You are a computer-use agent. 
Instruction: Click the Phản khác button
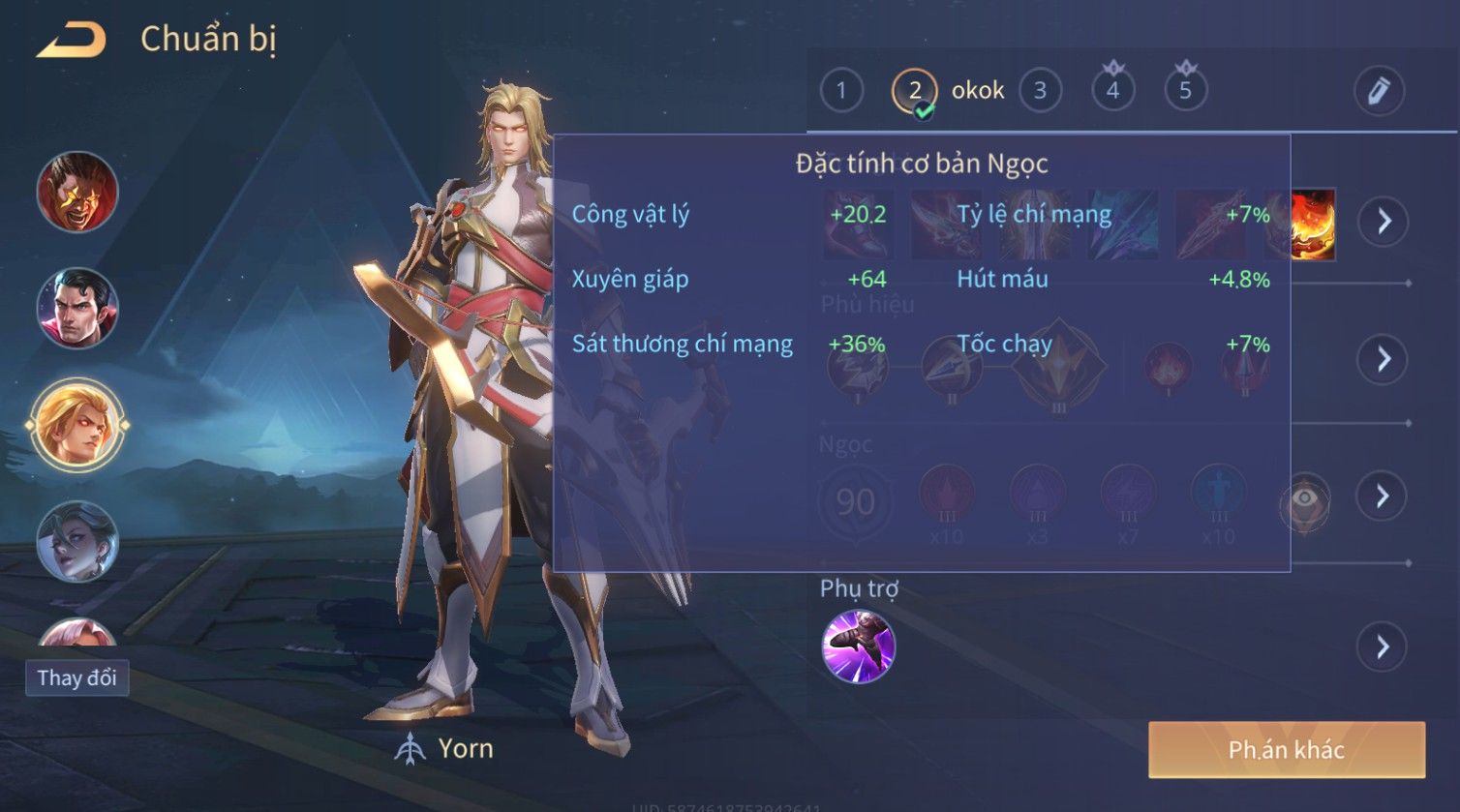[1286, 749]
